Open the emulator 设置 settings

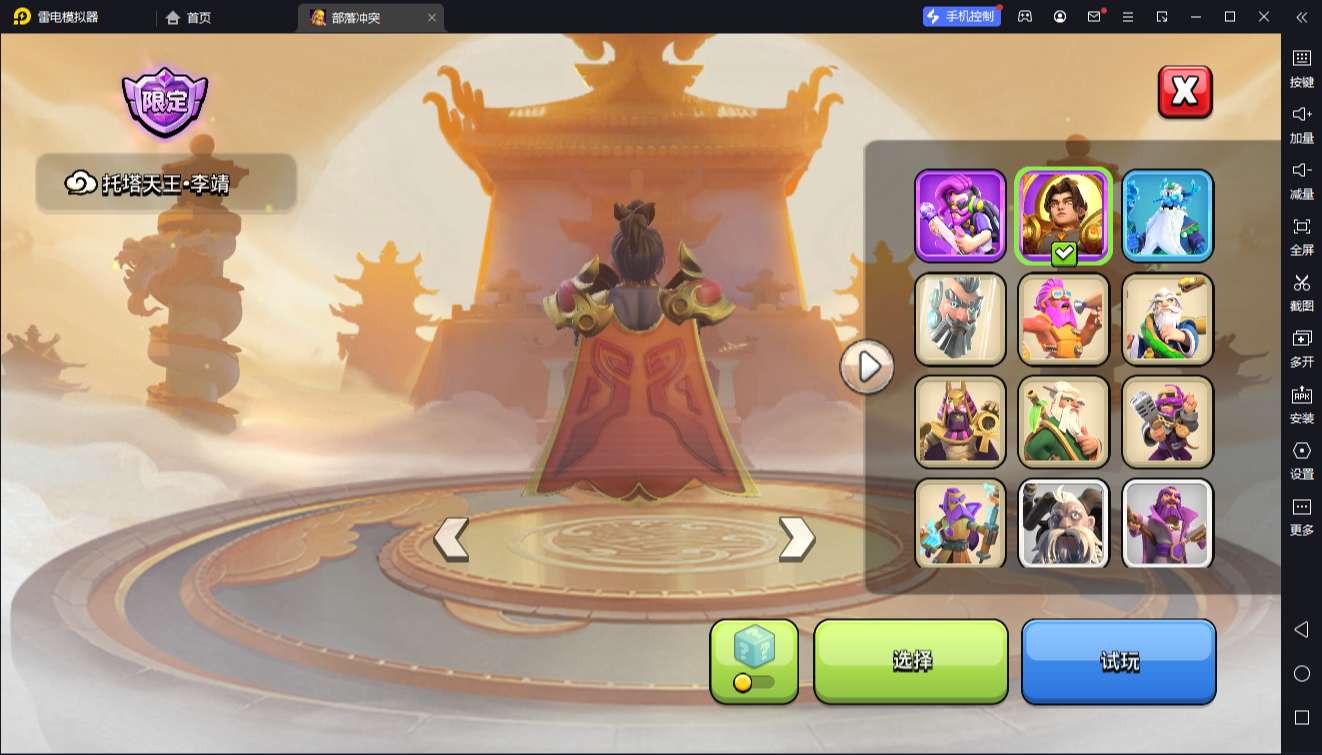[x=1301, y=460]
